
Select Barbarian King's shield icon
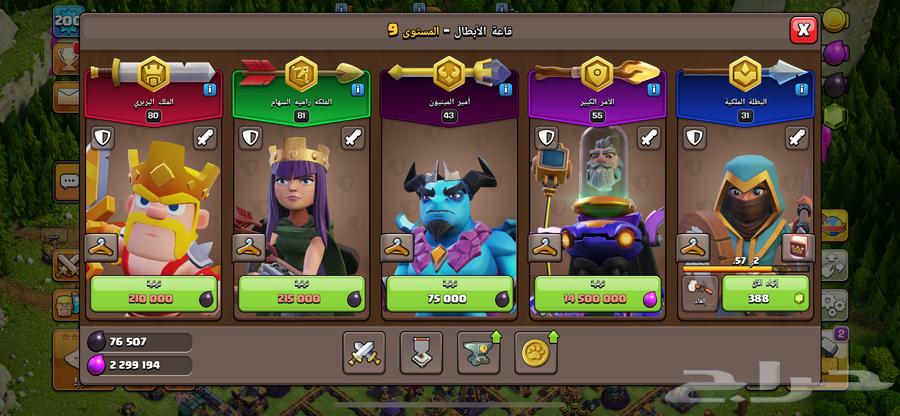(101, 138)
